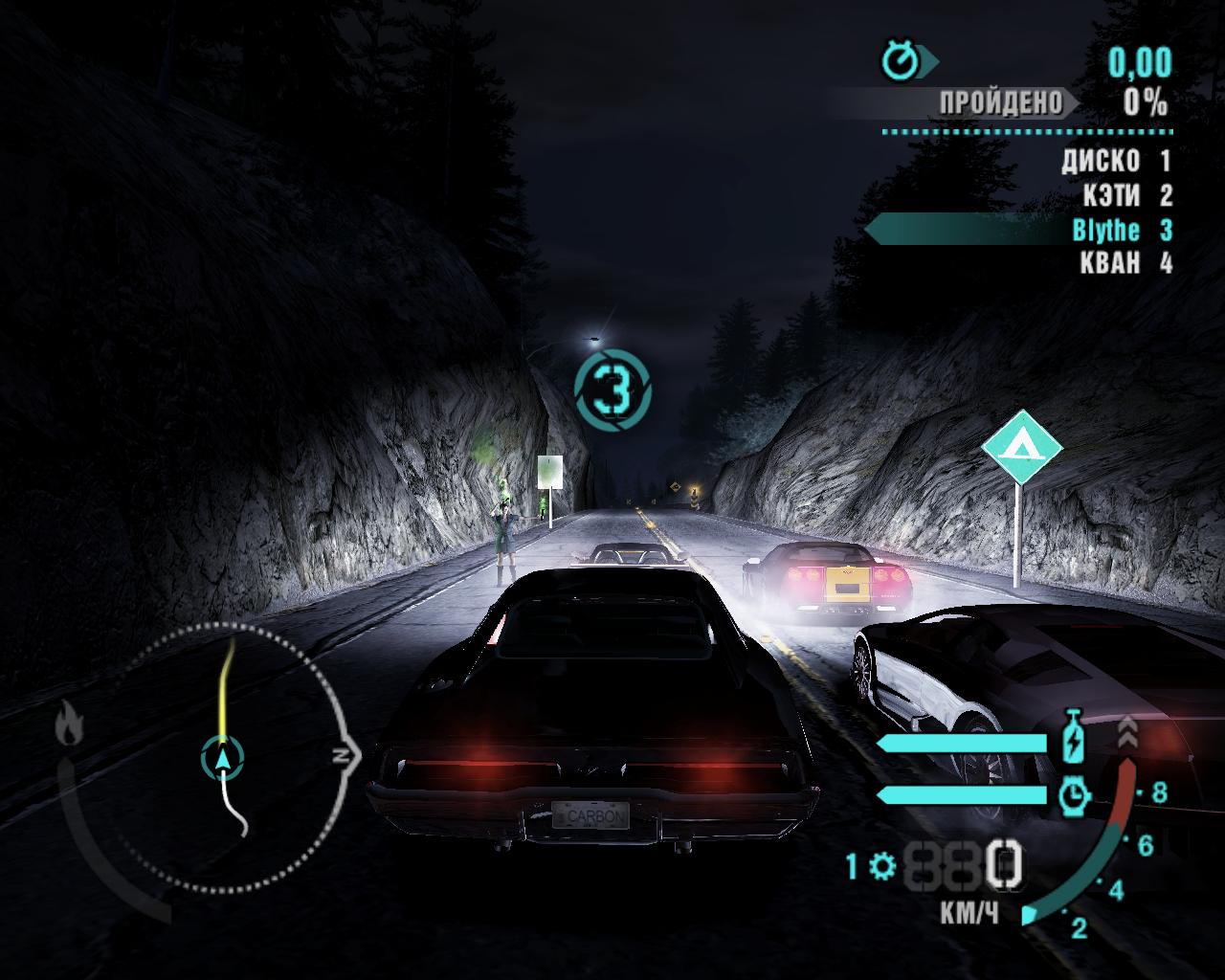Activate the speedbreaker stopwatch icon

1075,794
